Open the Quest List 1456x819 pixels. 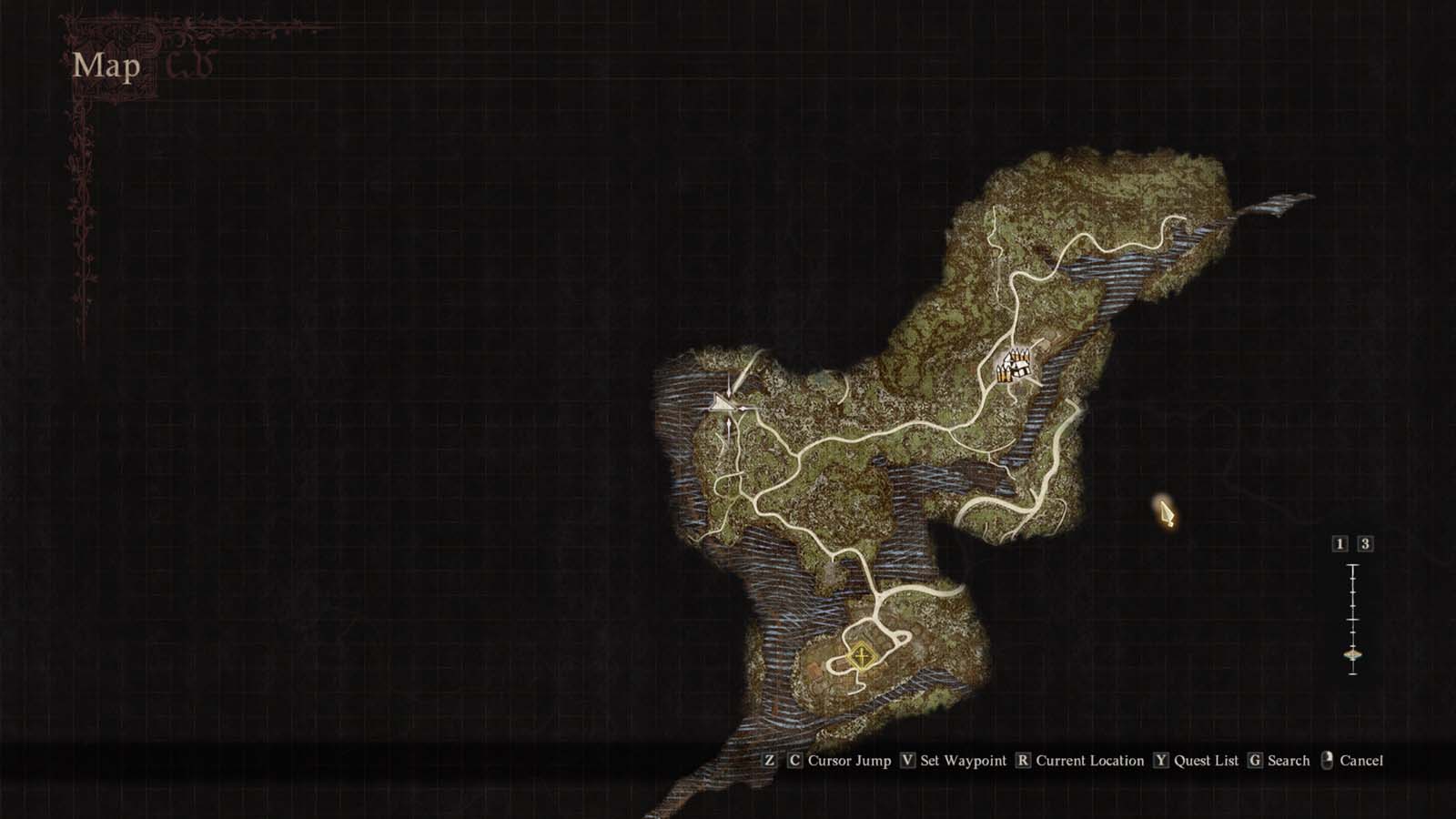1205,761
